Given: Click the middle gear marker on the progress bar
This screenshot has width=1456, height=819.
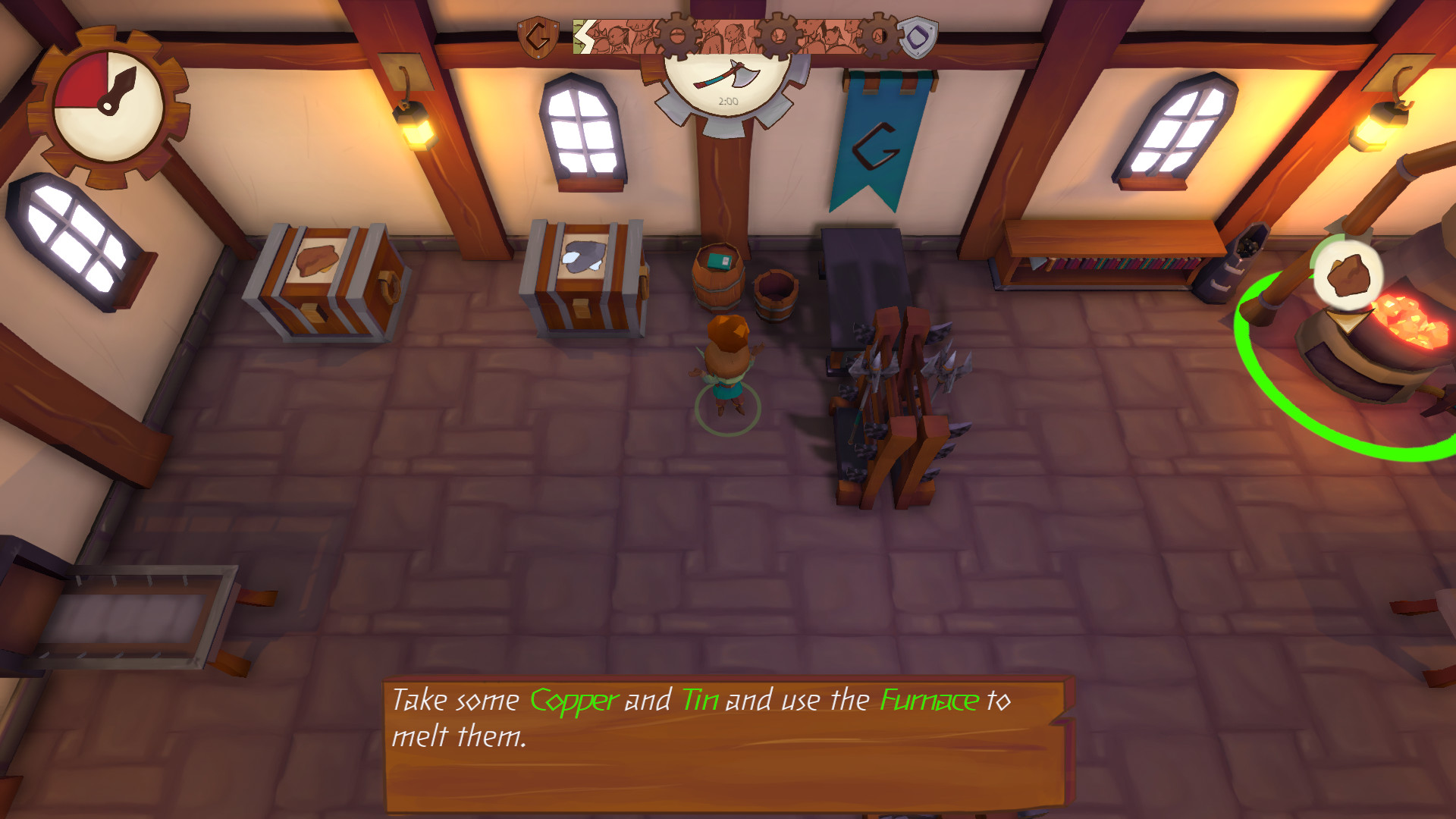Looking at the screenshot, I should tap(780, 34).
